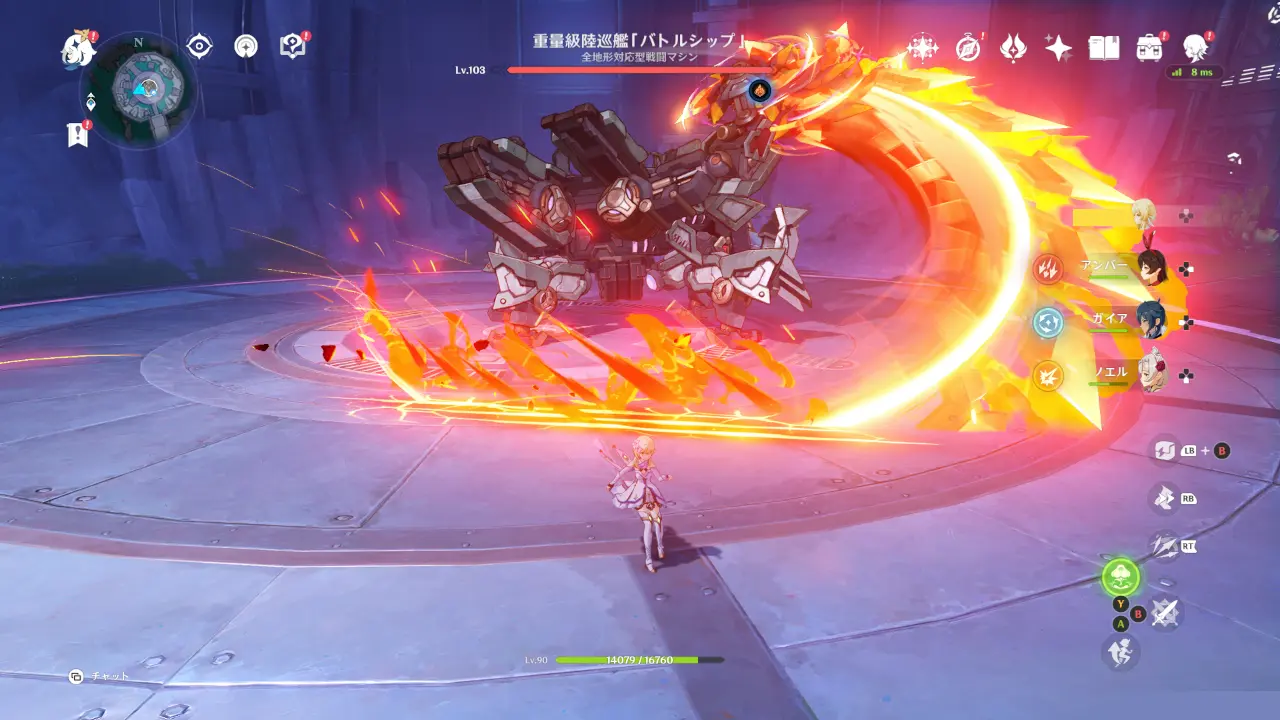The width and height of the screenshot is (1280, 720).
Task: Open the map-pin speech bubble icon
Action: point(292,46)
